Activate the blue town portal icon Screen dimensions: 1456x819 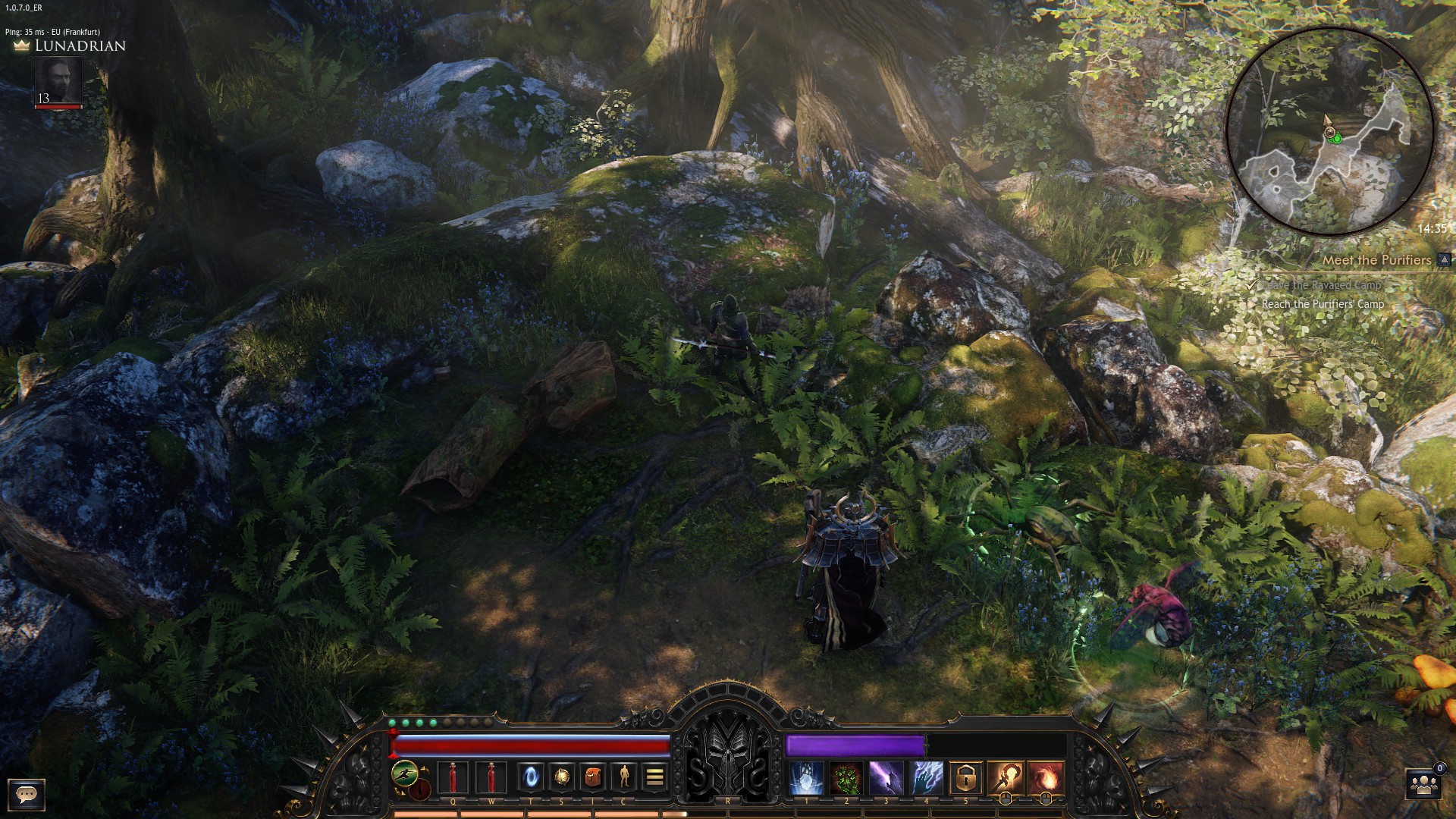tap(531, 778)
